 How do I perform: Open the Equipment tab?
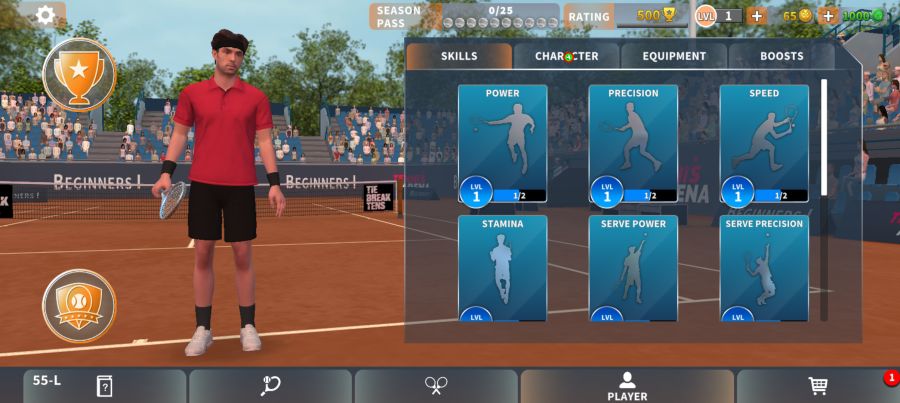pos(674,56)
